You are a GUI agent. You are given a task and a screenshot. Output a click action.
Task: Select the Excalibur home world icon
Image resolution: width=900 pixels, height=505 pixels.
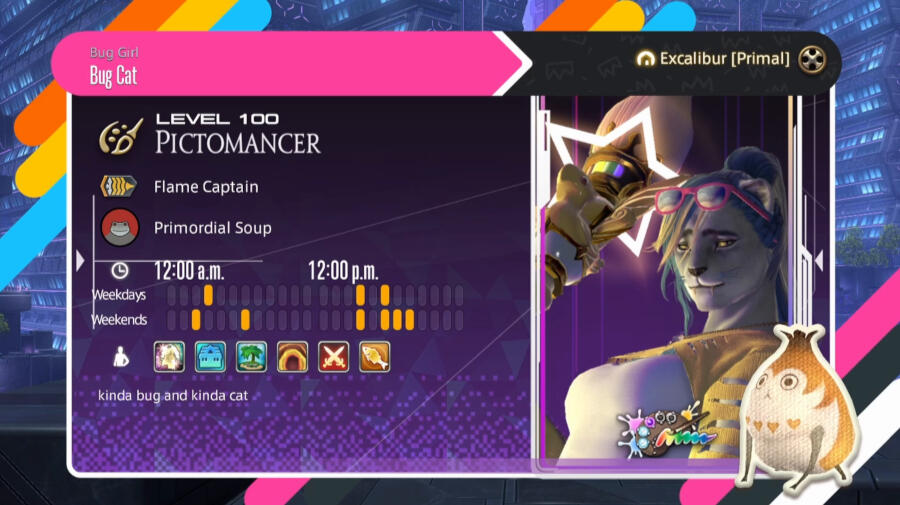coord(646,59)
